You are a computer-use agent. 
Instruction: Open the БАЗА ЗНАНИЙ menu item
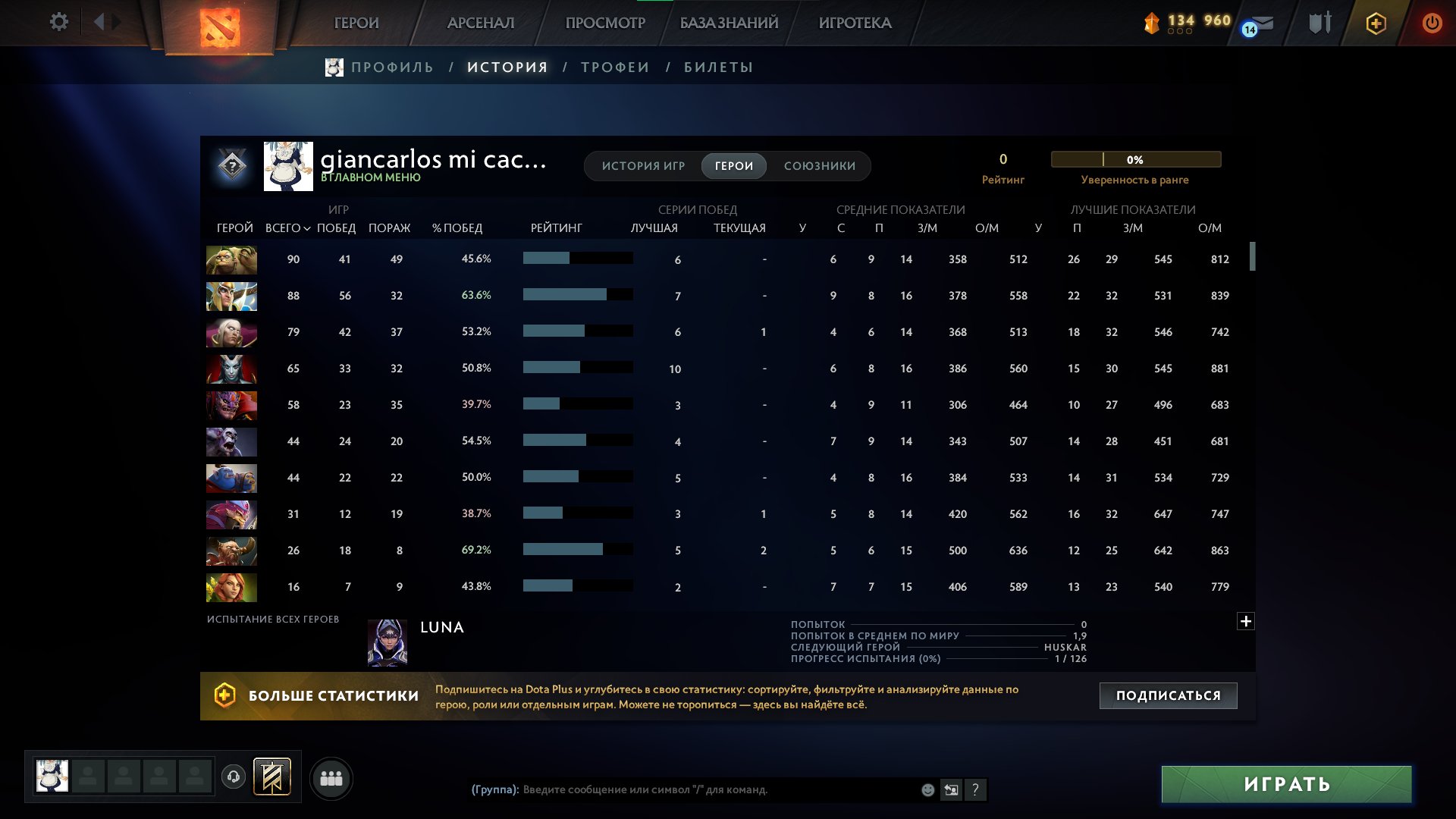pyautogui.click(x=727, y=23)
